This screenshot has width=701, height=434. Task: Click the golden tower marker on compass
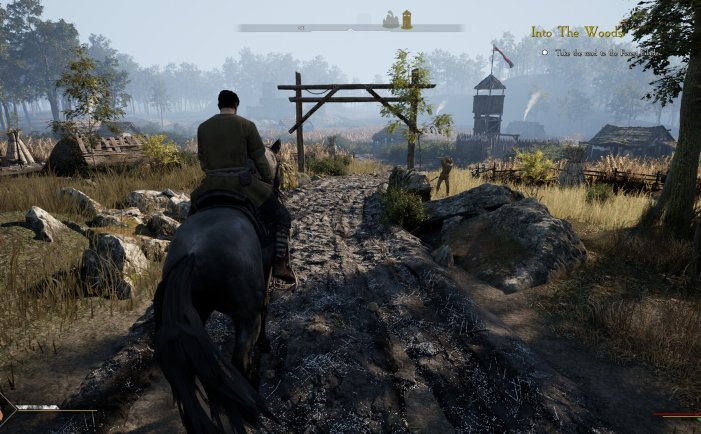click(407, 19)
